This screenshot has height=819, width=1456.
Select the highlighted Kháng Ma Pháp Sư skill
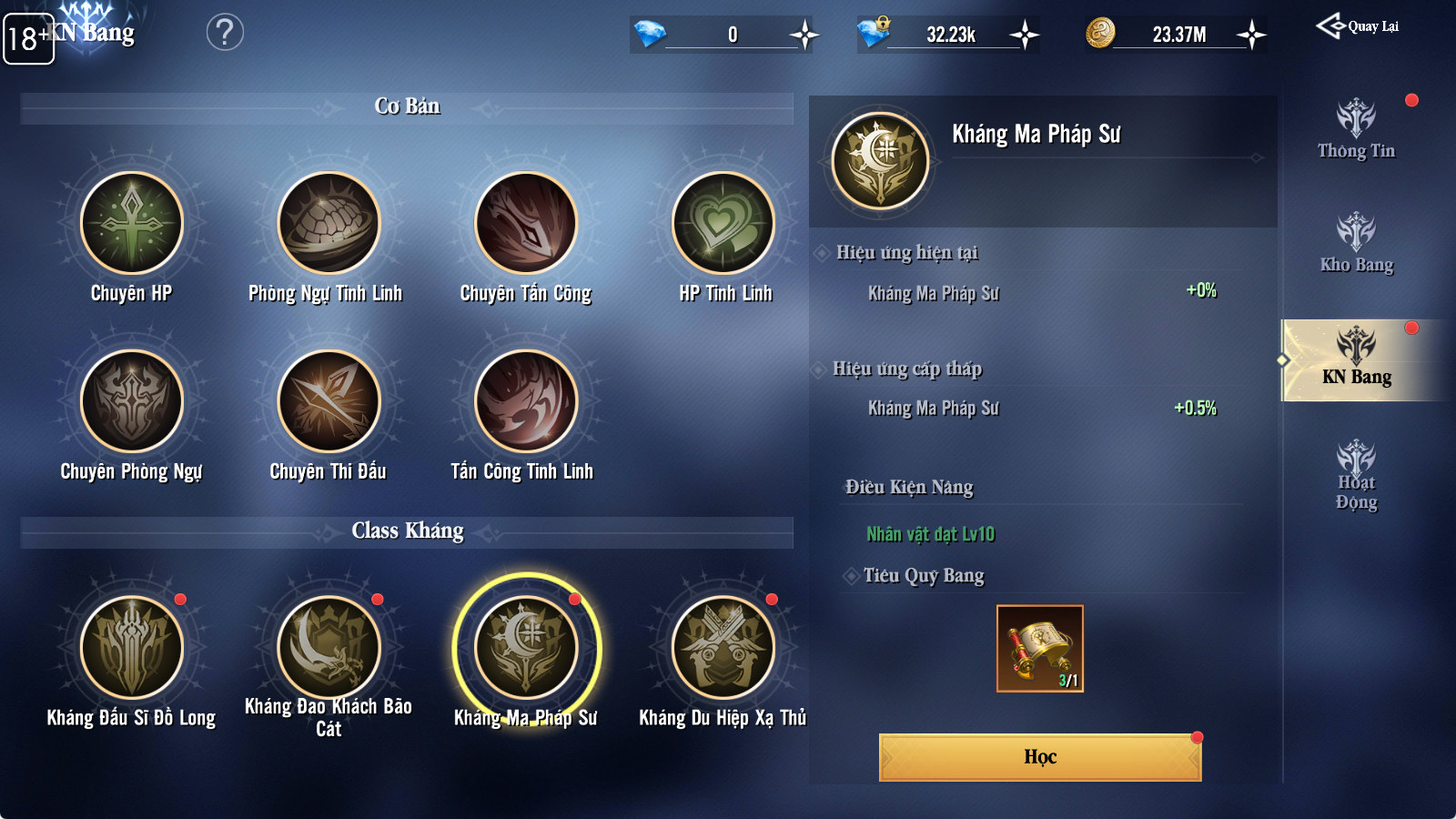click(526, 648)
